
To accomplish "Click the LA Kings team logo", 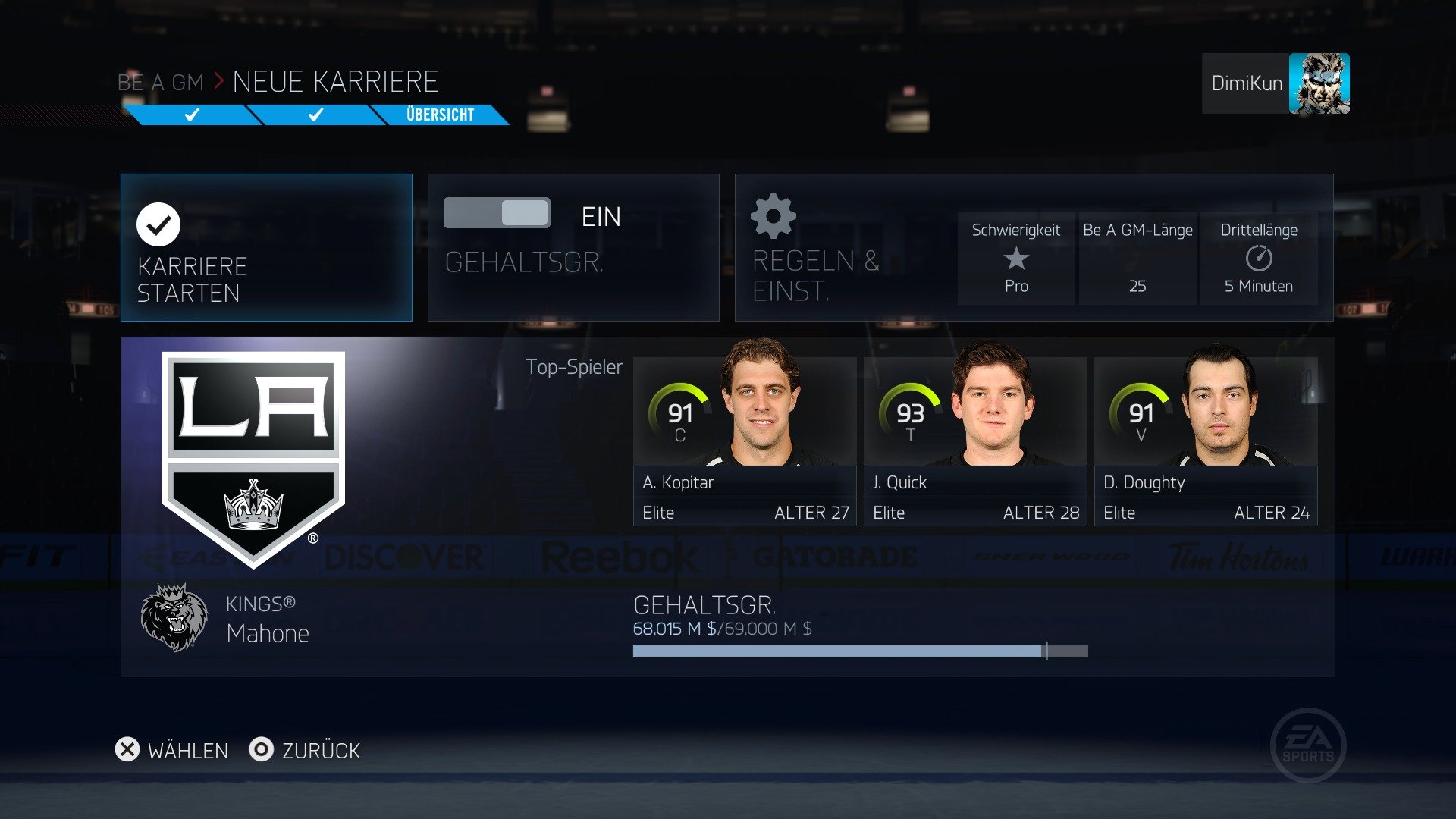I will (250, 447).
